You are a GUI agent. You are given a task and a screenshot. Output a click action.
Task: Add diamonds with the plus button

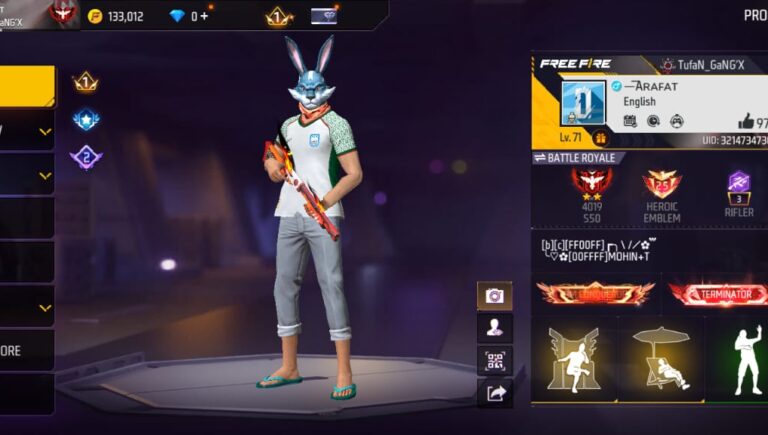(x=205, y=16)
